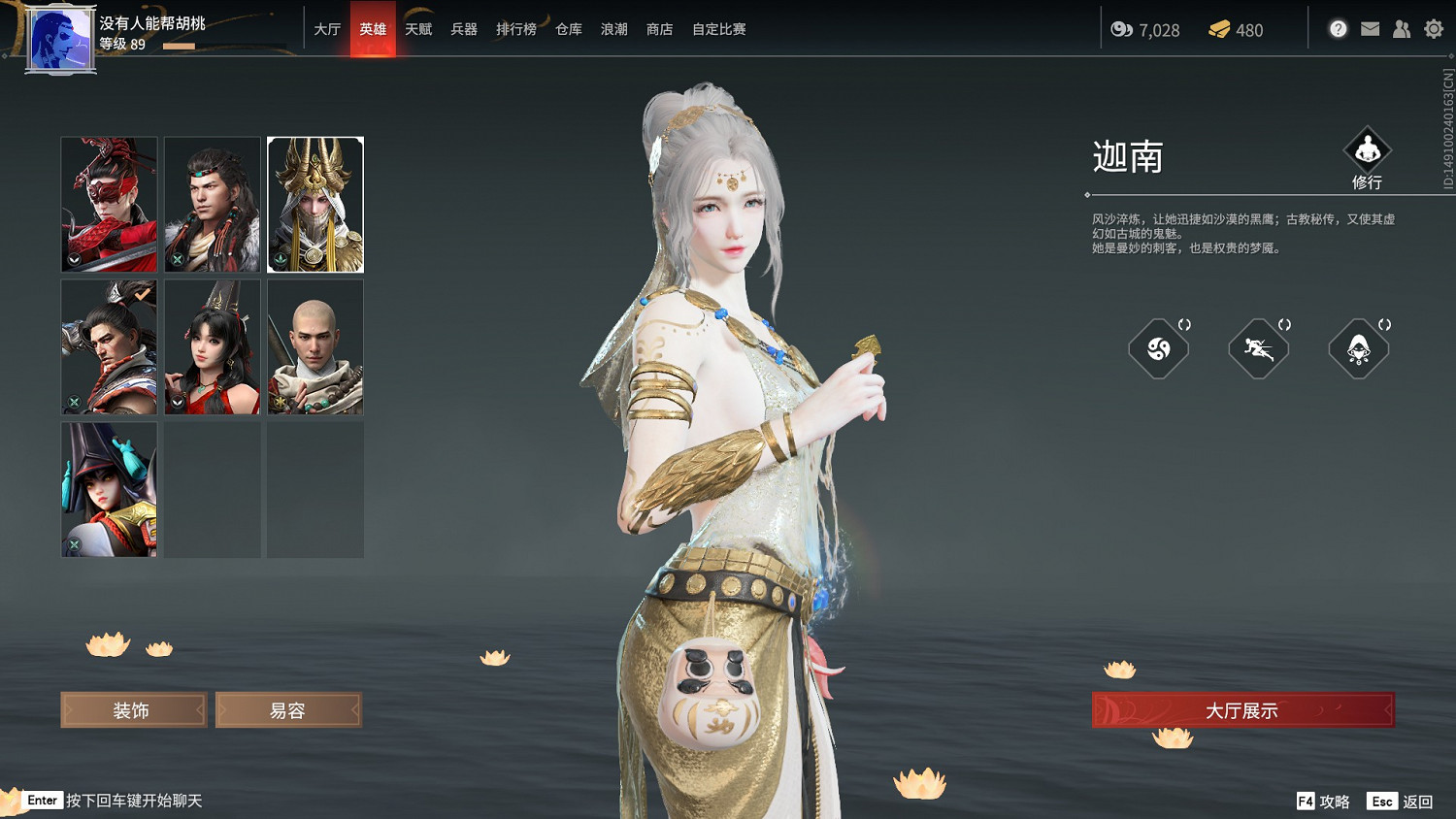Open the settings gear icon

coord(1434,28)
